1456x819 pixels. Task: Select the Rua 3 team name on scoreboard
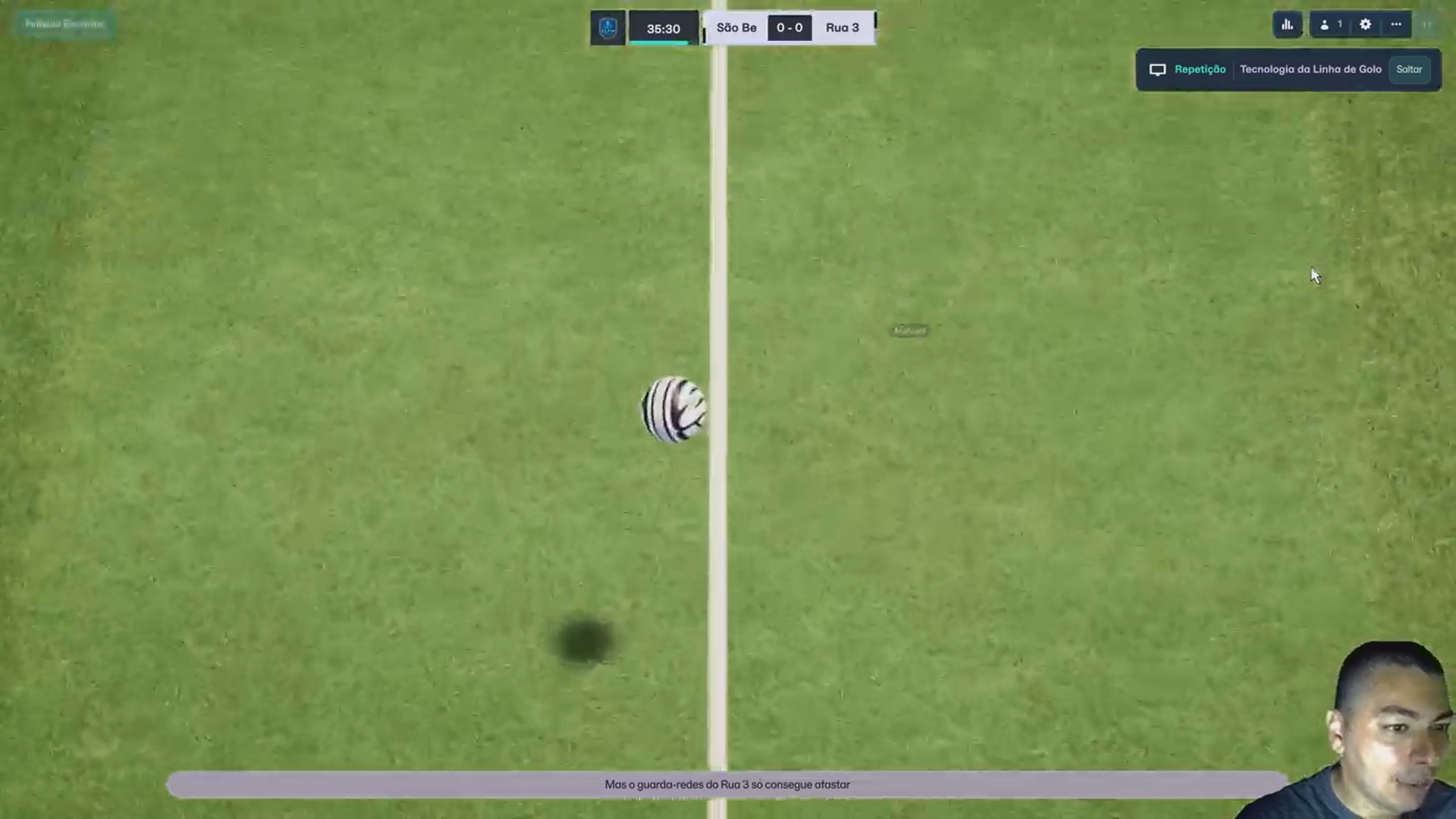[x=842, y=28]
